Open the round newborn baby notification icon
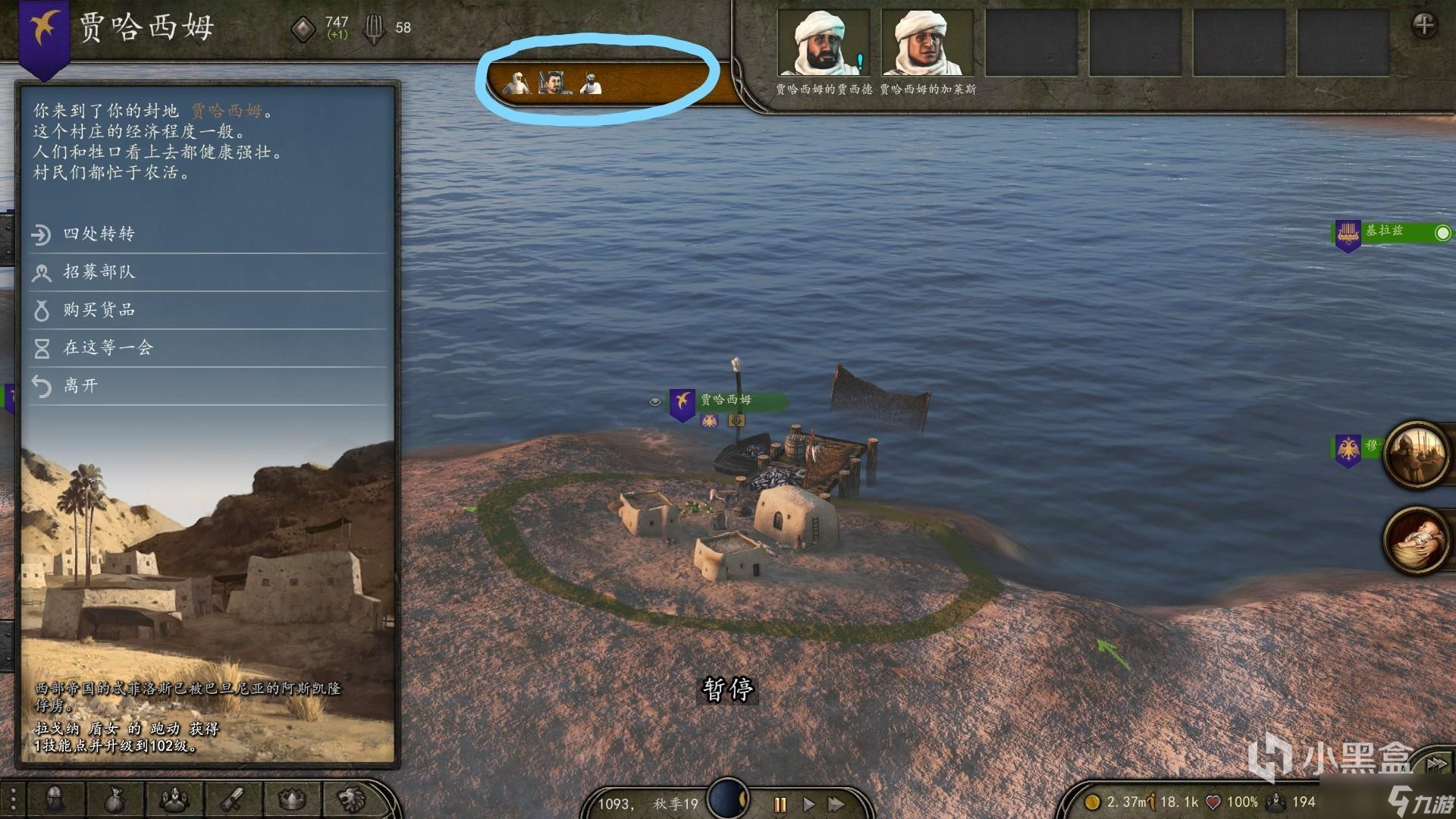 click(x=1415, y=540)
